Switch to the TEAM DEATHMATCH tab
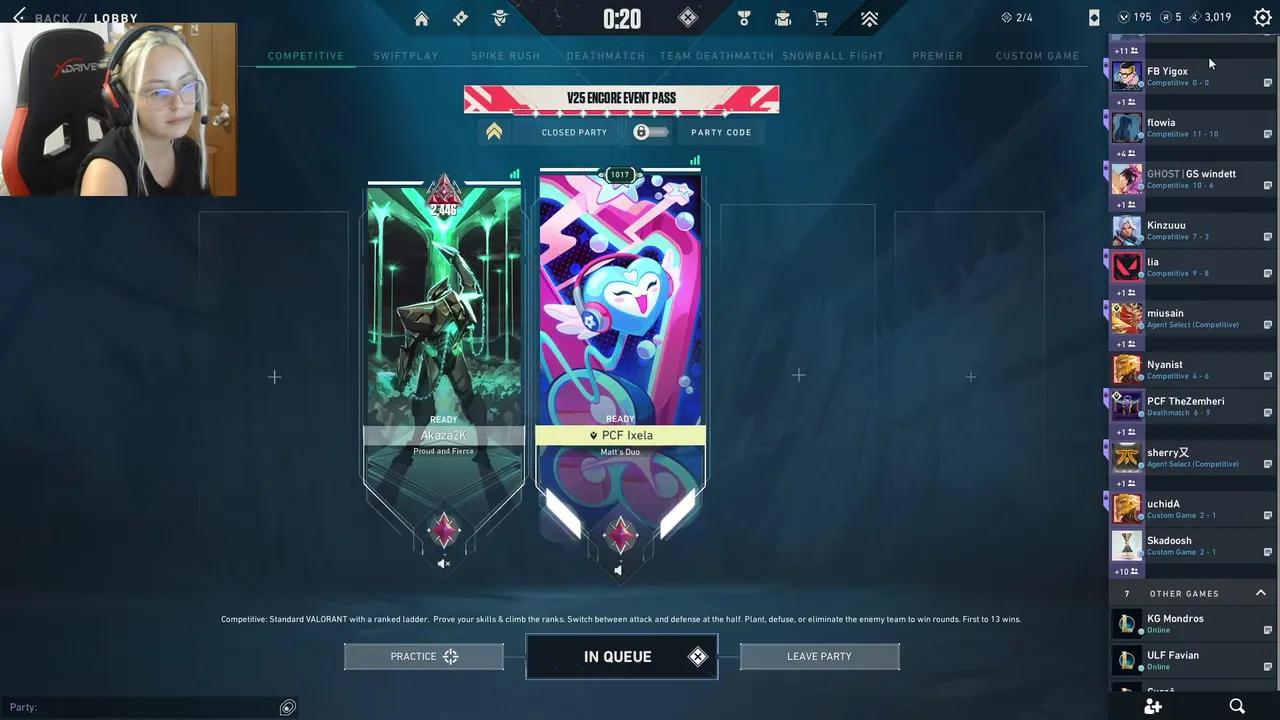1280x720 pixels. (x=716, y=56)
